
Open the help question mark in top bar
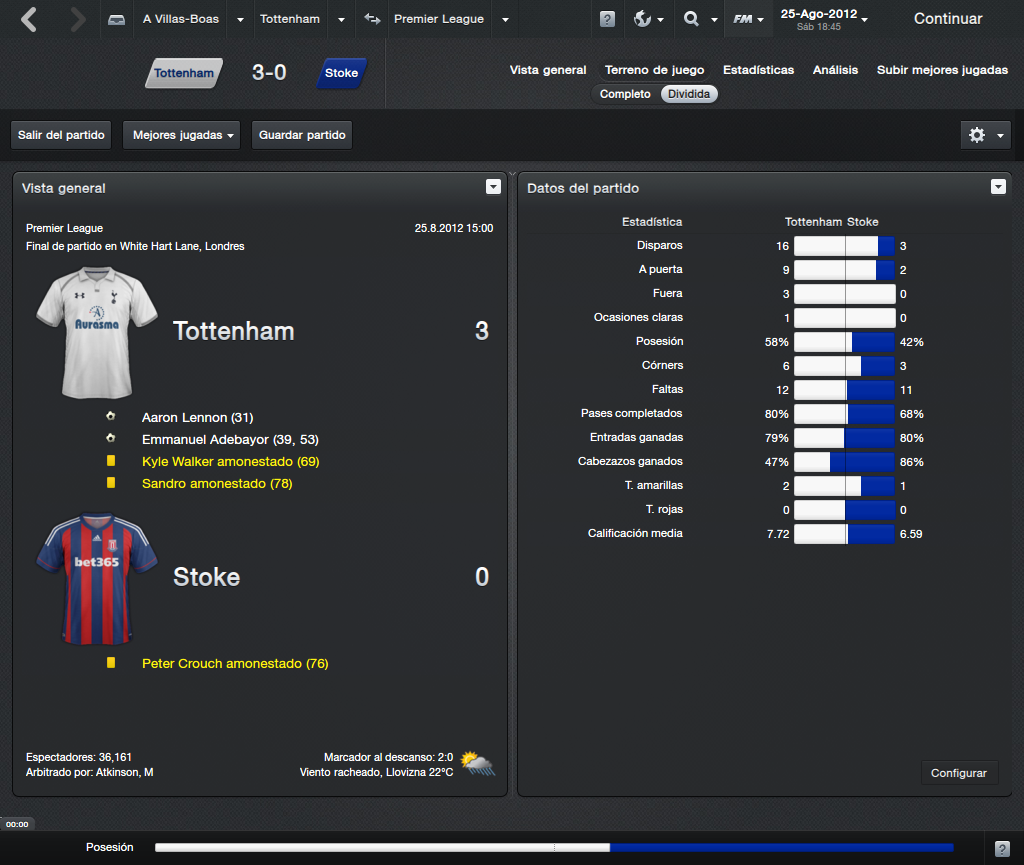pos(607,20)
